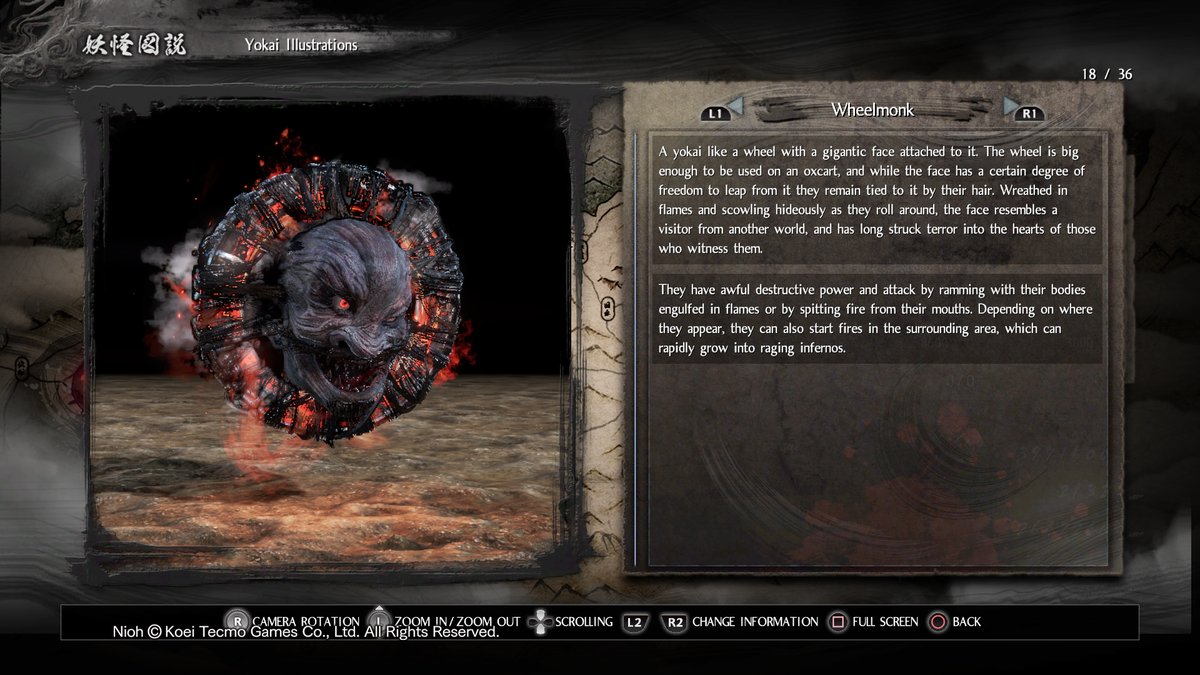Show the next yokai entry arrow
The image size is (1200, 675).
[x=1011, y=106]
